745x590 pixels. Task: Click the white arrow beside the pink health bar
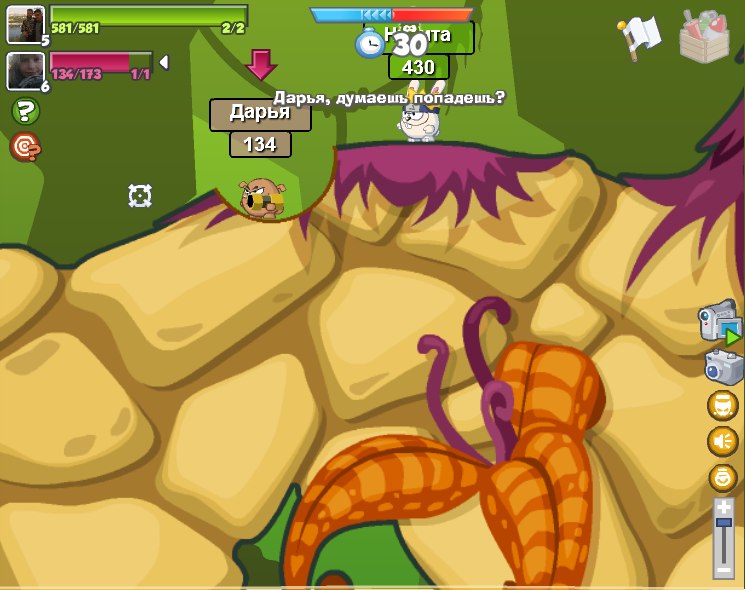click(x=163, y=62)
